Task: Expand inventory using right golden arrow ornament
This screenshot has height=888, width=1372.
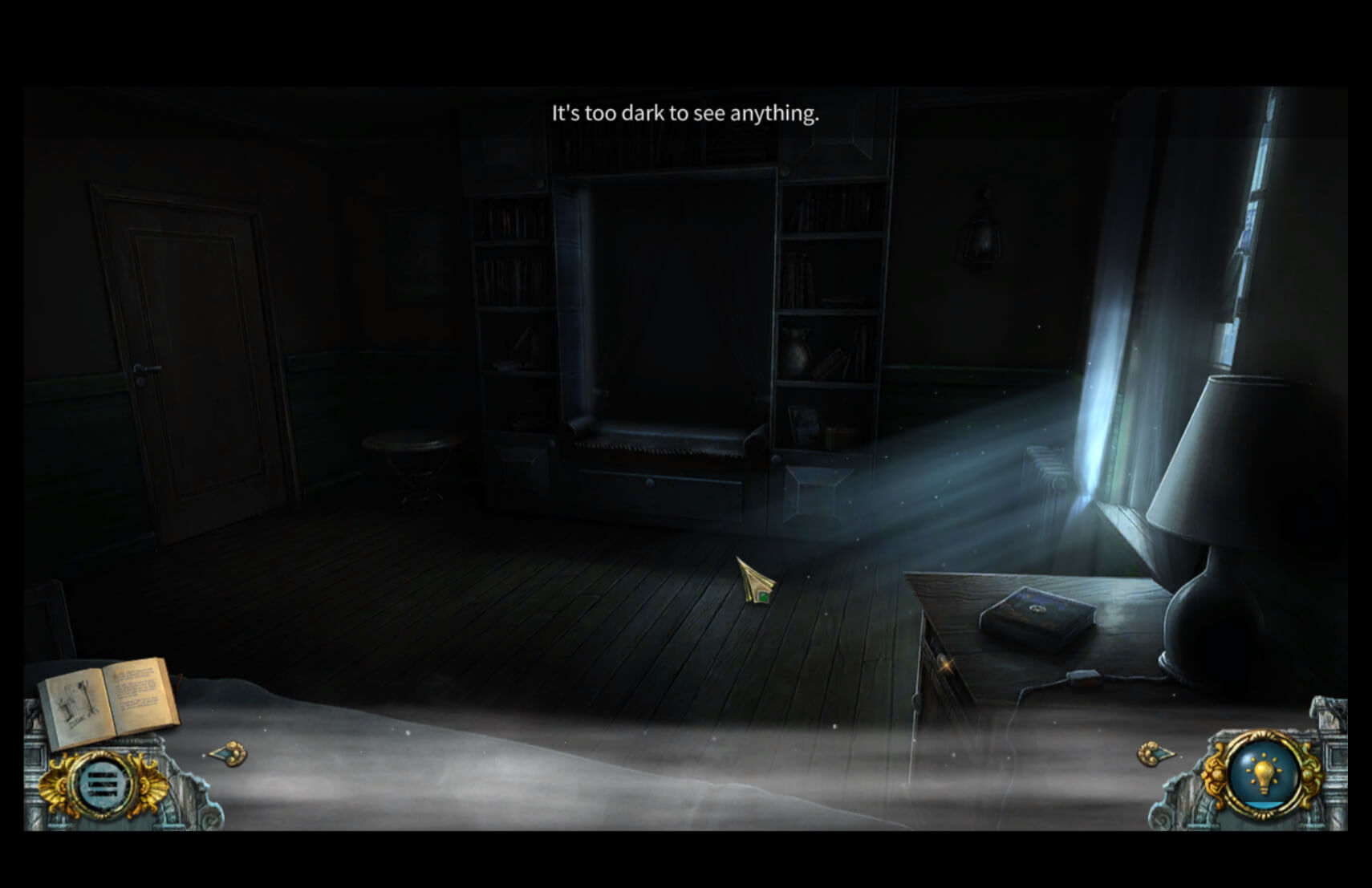Action: 1154,754
